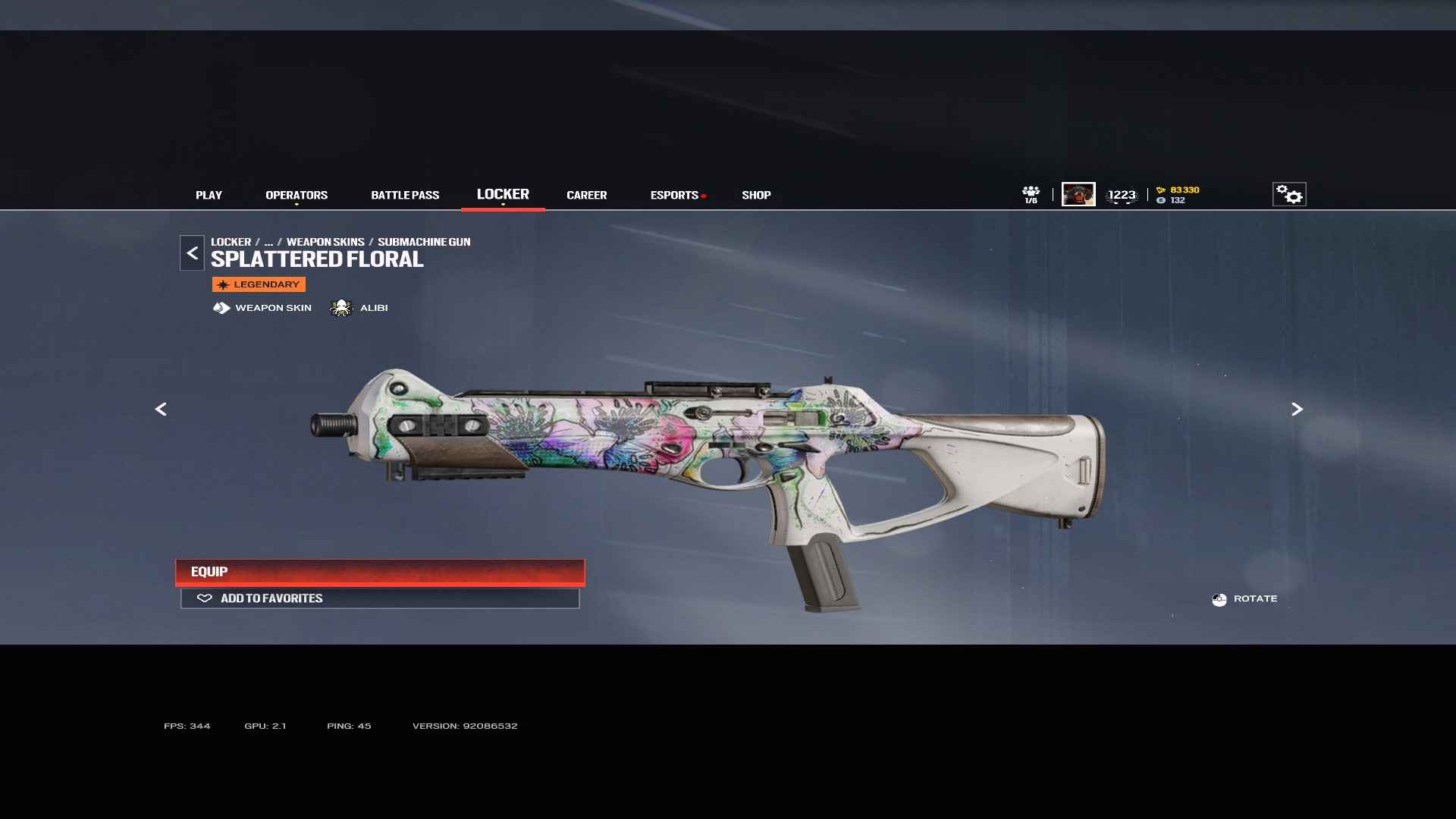Open the Submachine Gun breadcrumb

424,242
